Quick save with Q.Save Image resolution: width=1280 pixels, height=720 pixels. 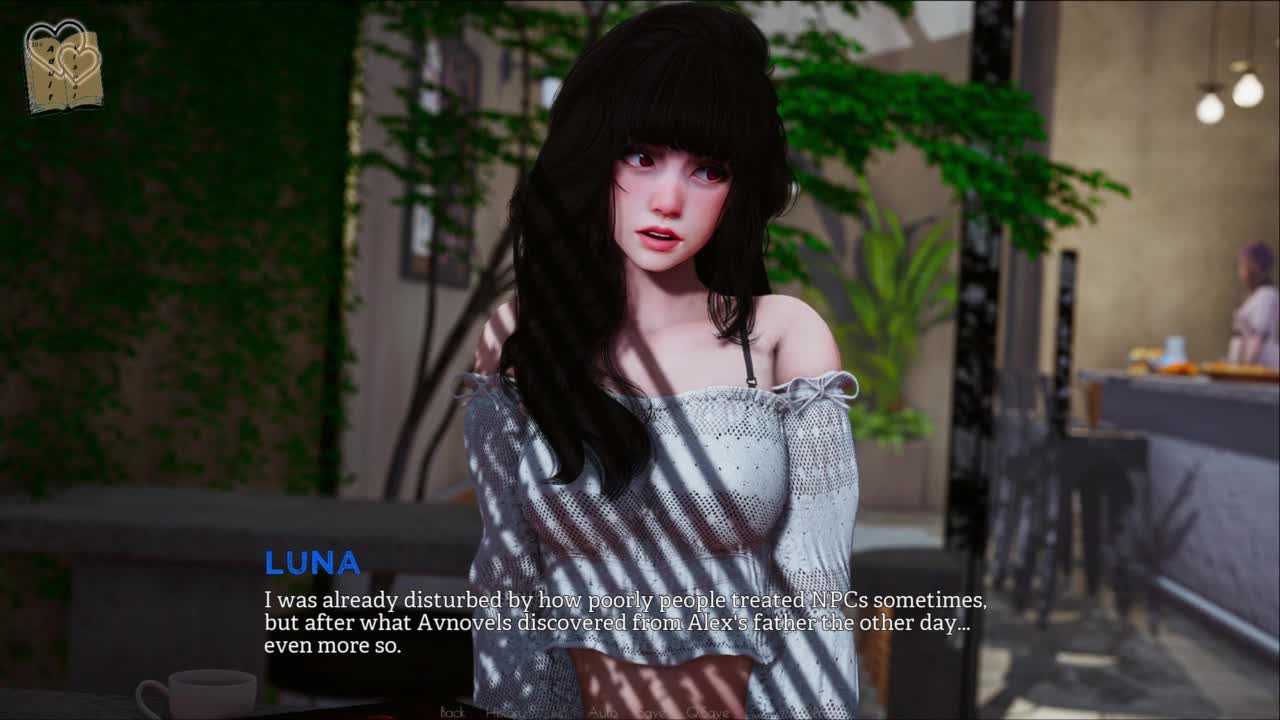706,712
